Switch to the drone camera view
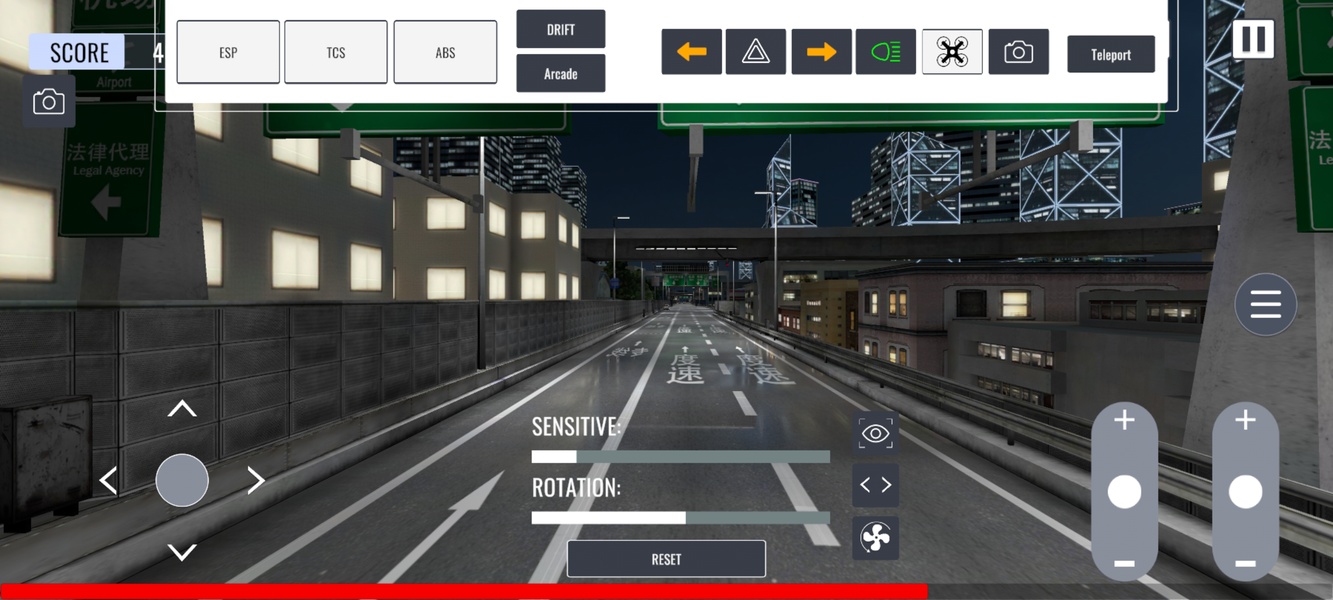 coord(952,52)
